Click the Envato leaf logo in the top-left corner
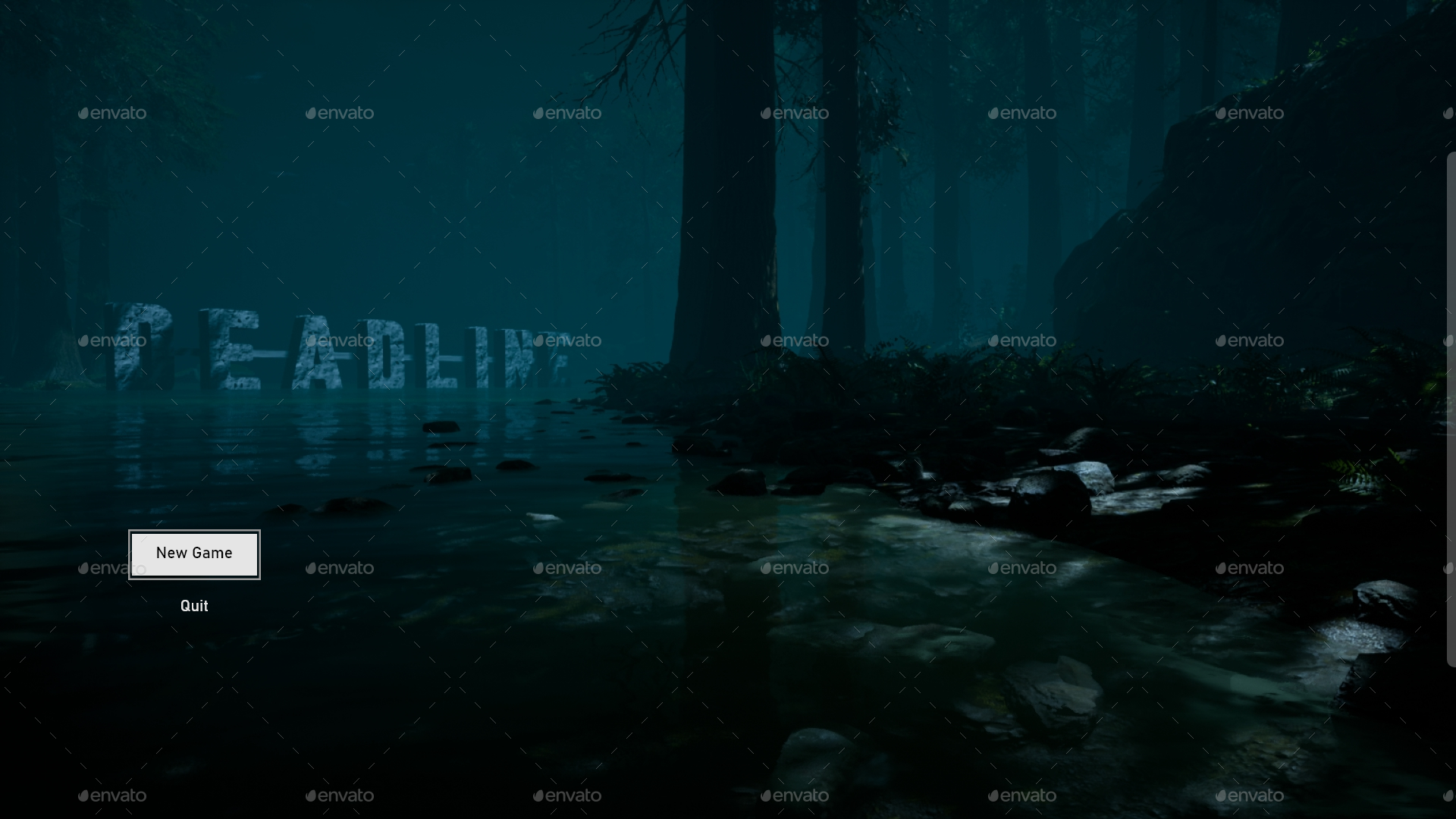The height and width of the screenshot is (819, 1456). [x=85, y=113]
